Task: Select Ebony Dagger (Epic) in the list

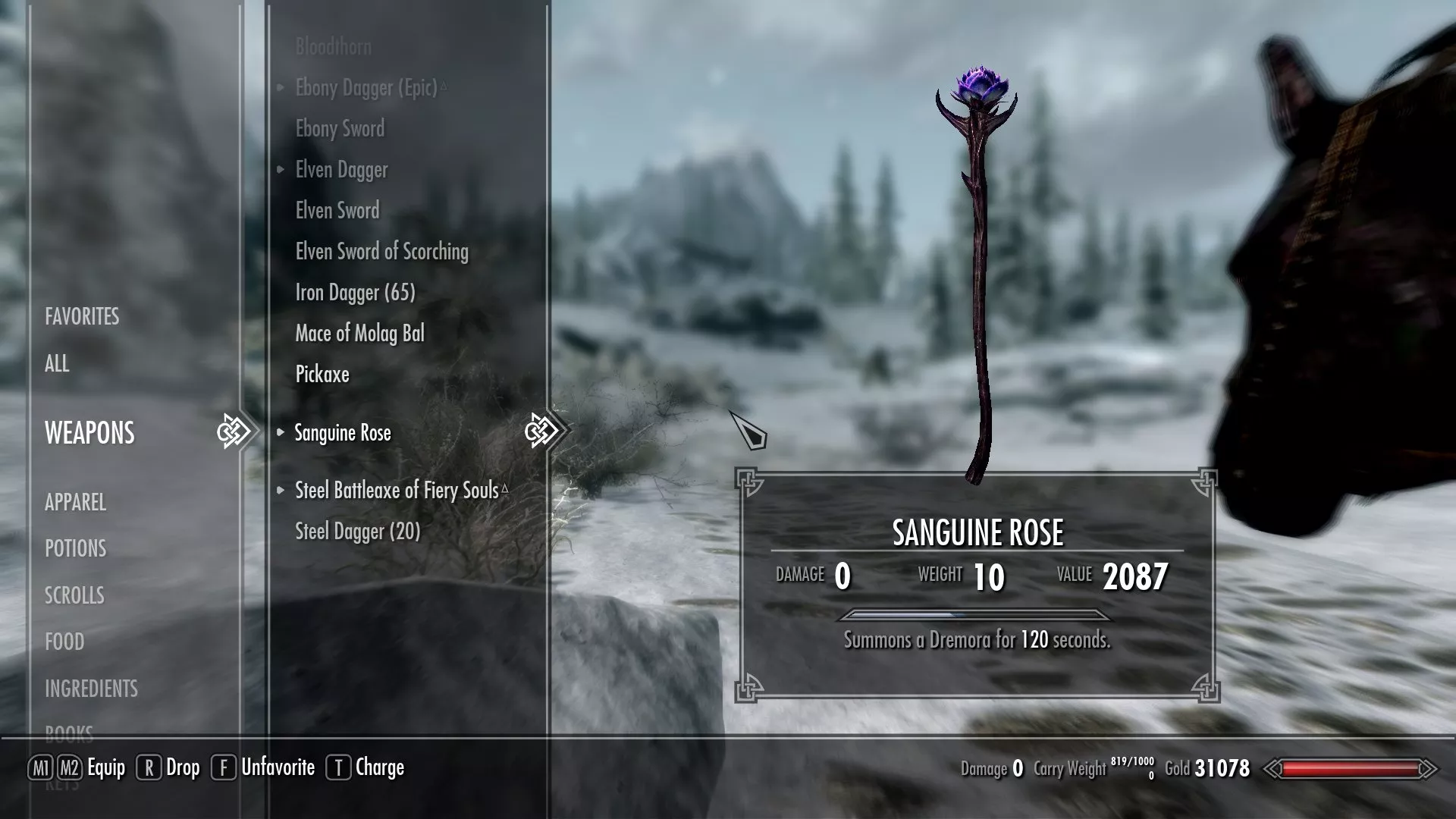Action: 366,88
